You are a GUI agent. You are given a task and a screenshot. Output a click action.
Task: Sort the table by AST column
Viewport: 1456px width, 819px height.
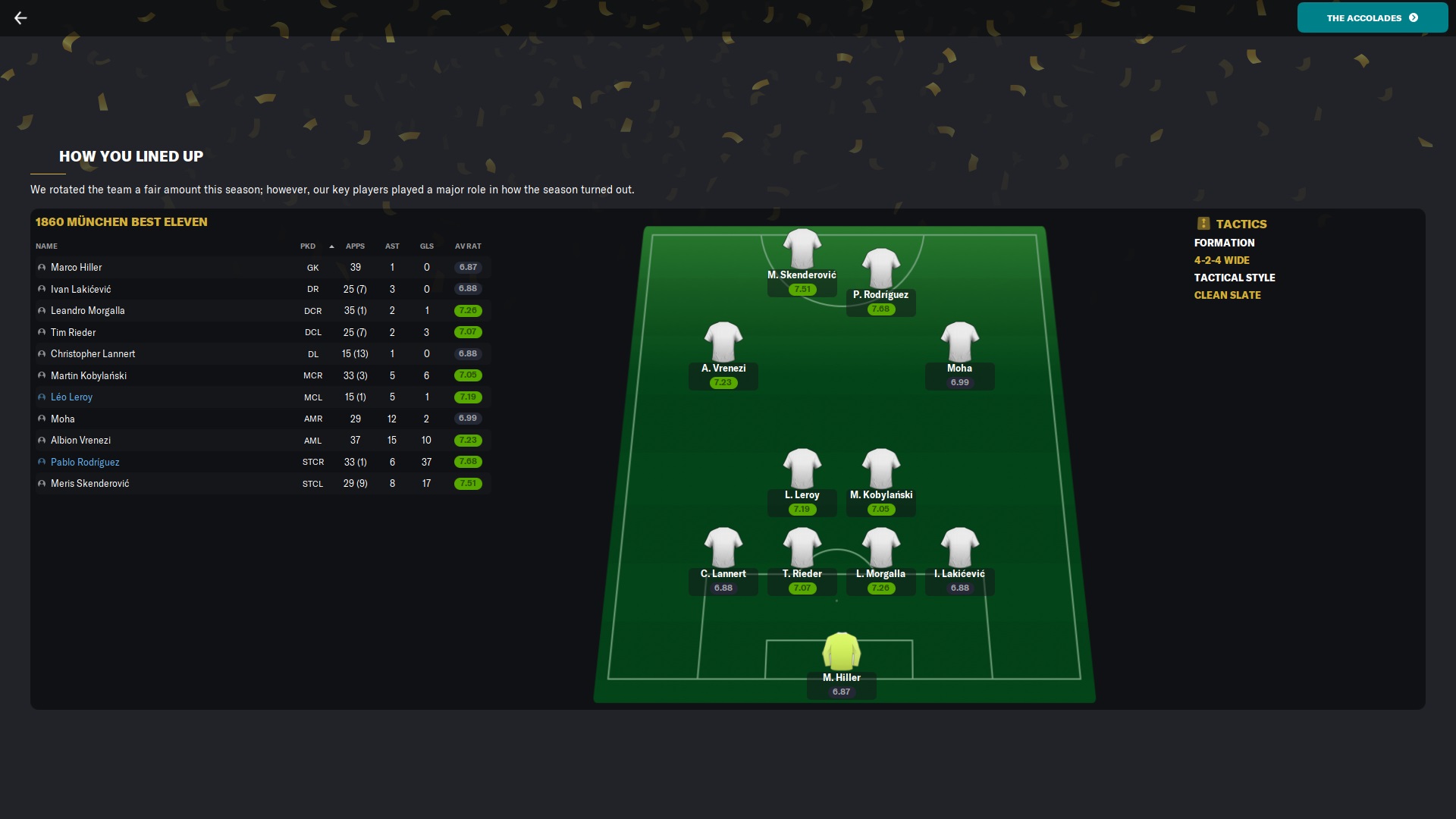click(x=392, y=246)
